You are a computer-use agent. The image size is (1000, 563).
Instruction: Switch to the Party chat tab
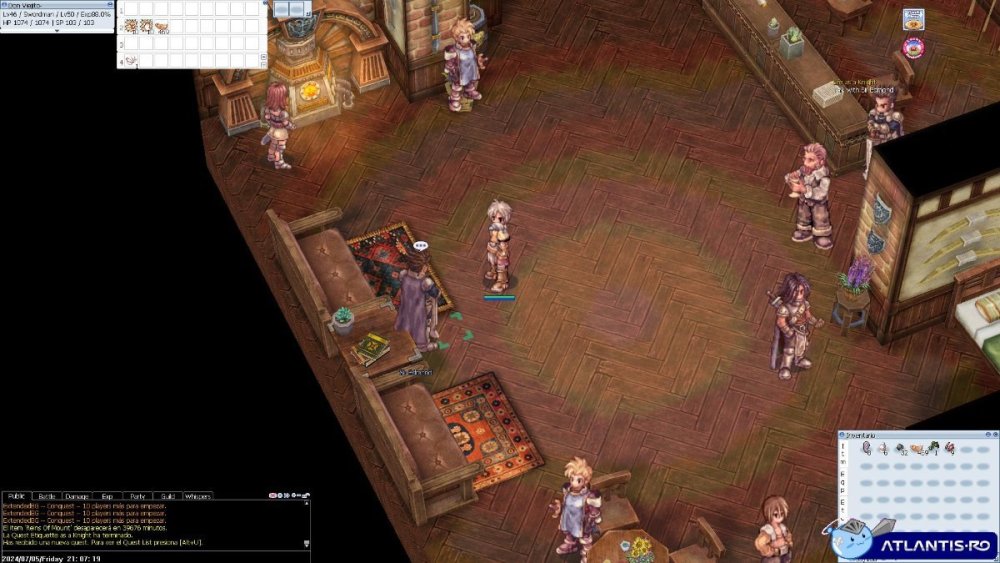[137, 496]
